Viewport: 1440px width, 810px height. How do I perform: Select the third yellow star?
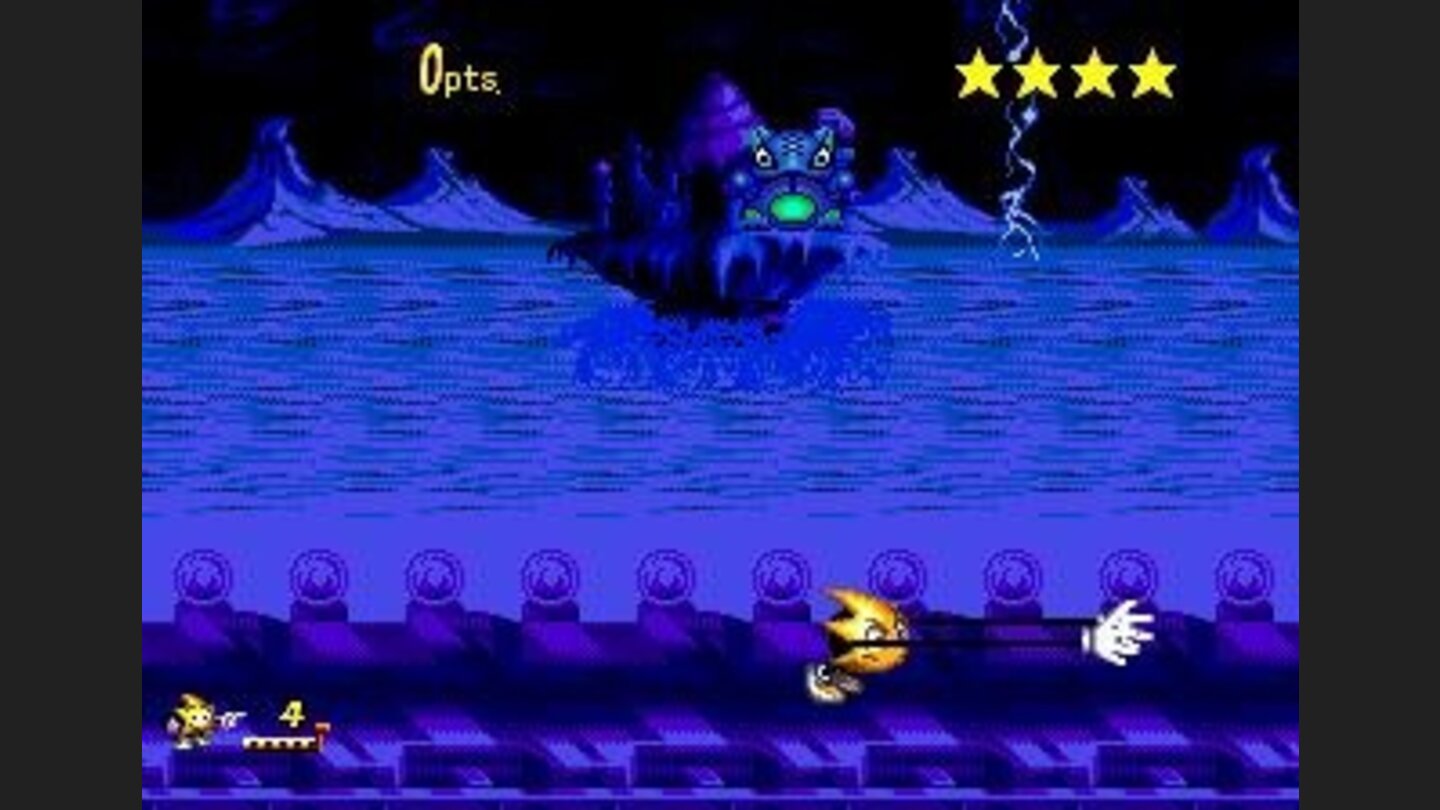click(x=1096, y=70)
